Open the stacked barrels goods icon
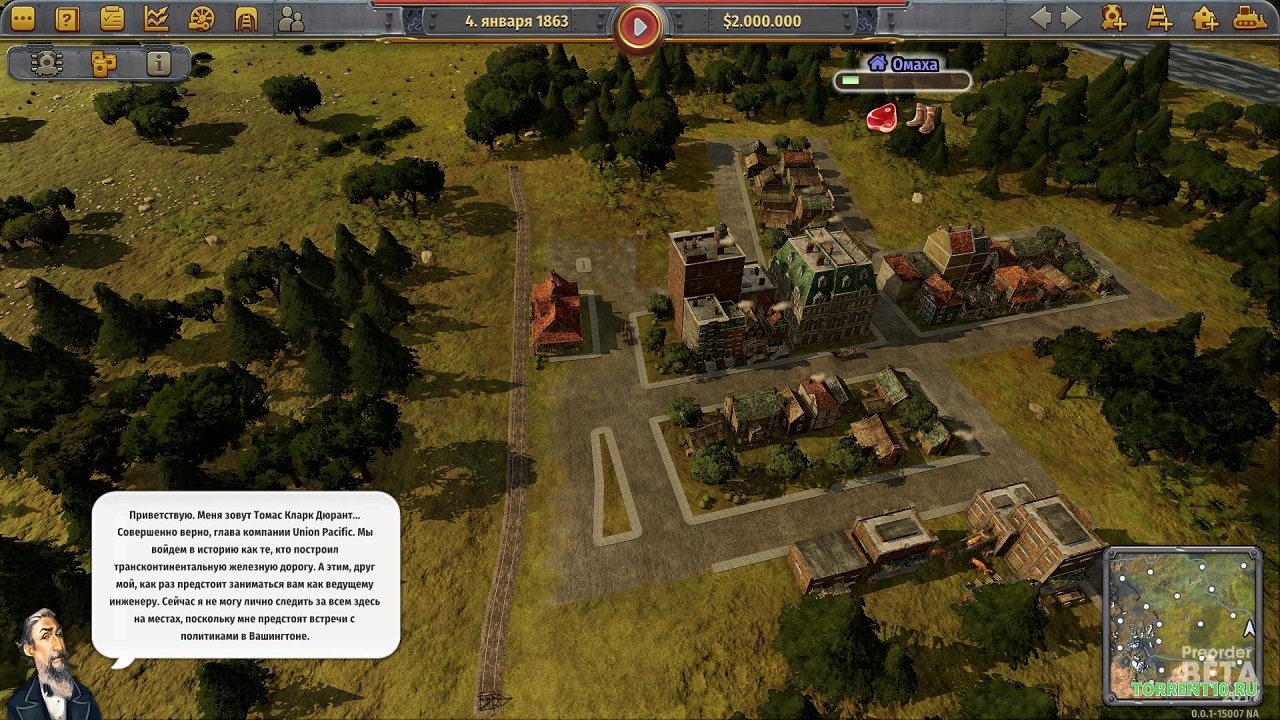 pos(103,63)
